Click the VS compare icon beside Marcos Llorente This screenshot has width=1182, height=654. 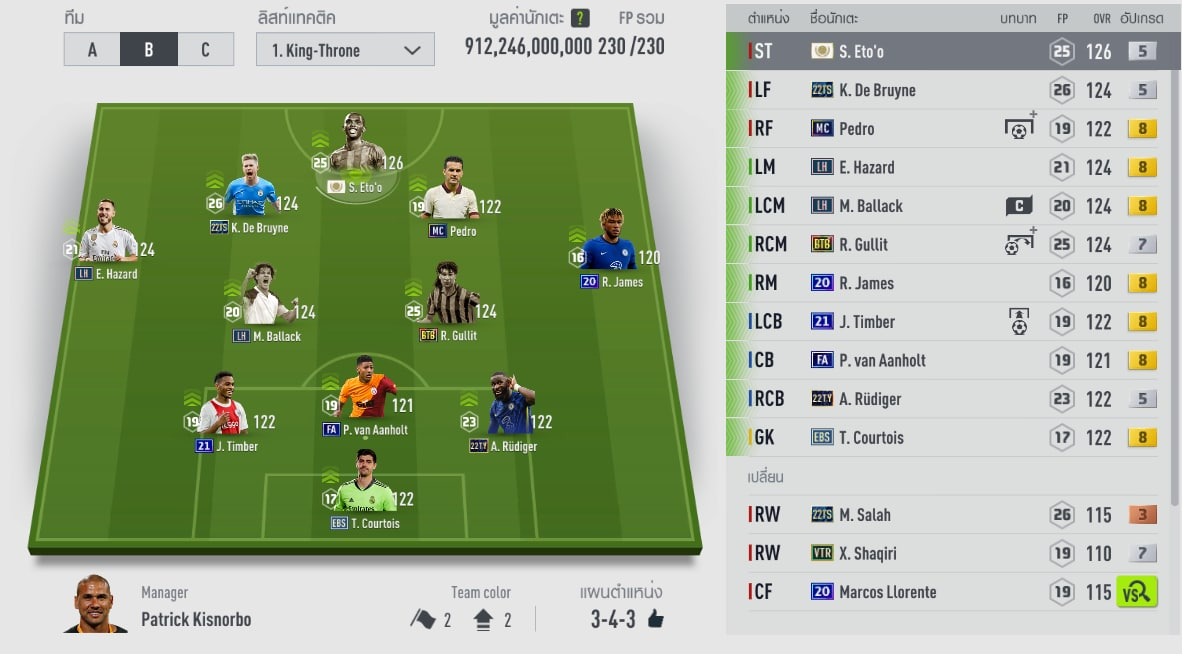coord(1137,592)
